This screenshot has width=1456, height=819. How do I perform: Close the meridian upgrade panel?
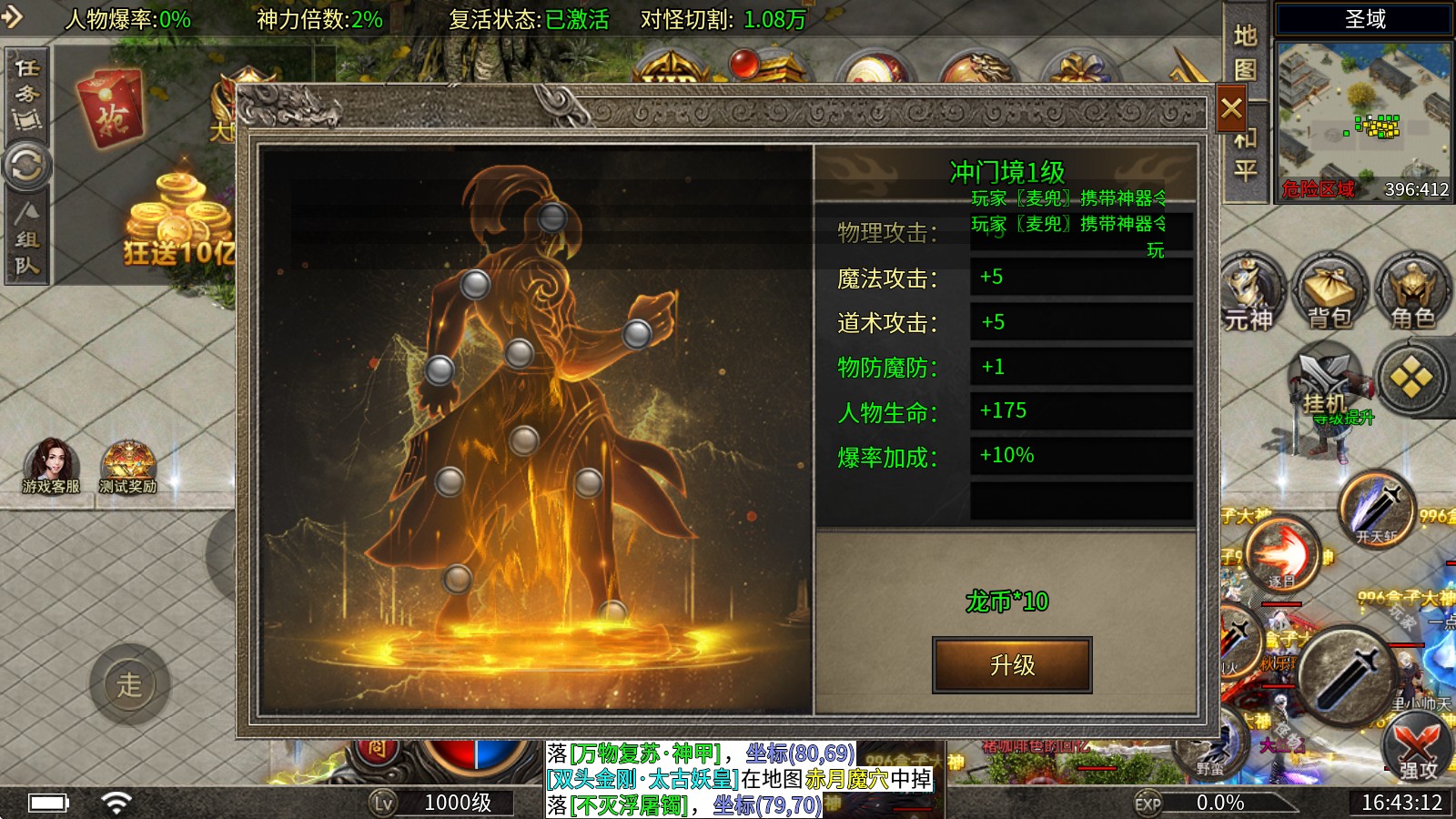1231,109
